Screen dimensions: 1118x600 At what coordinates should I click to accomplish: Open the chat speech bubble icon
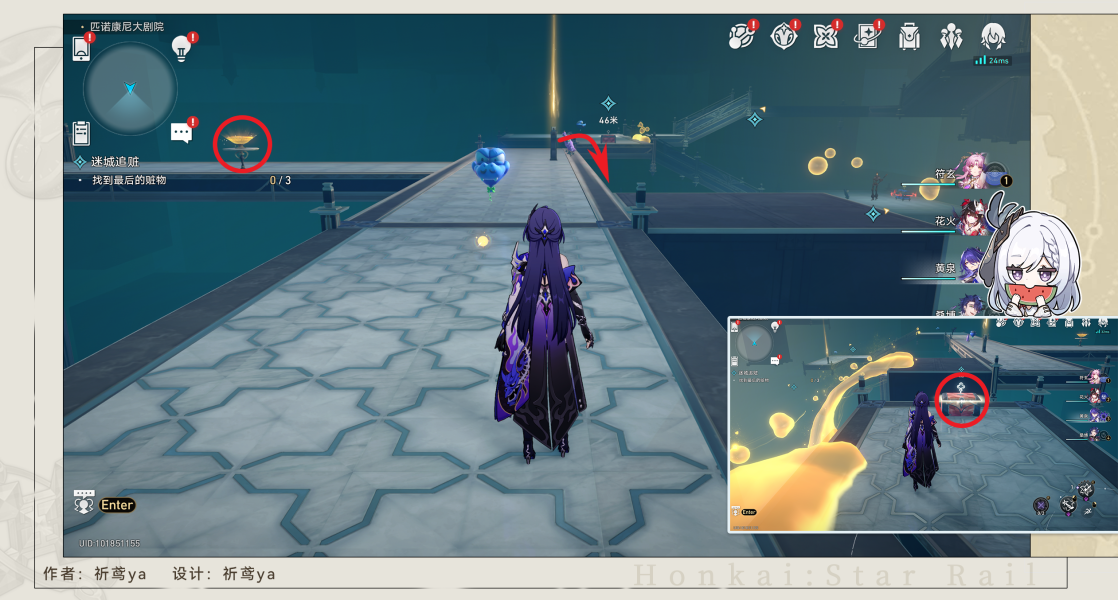coord(181,132)
